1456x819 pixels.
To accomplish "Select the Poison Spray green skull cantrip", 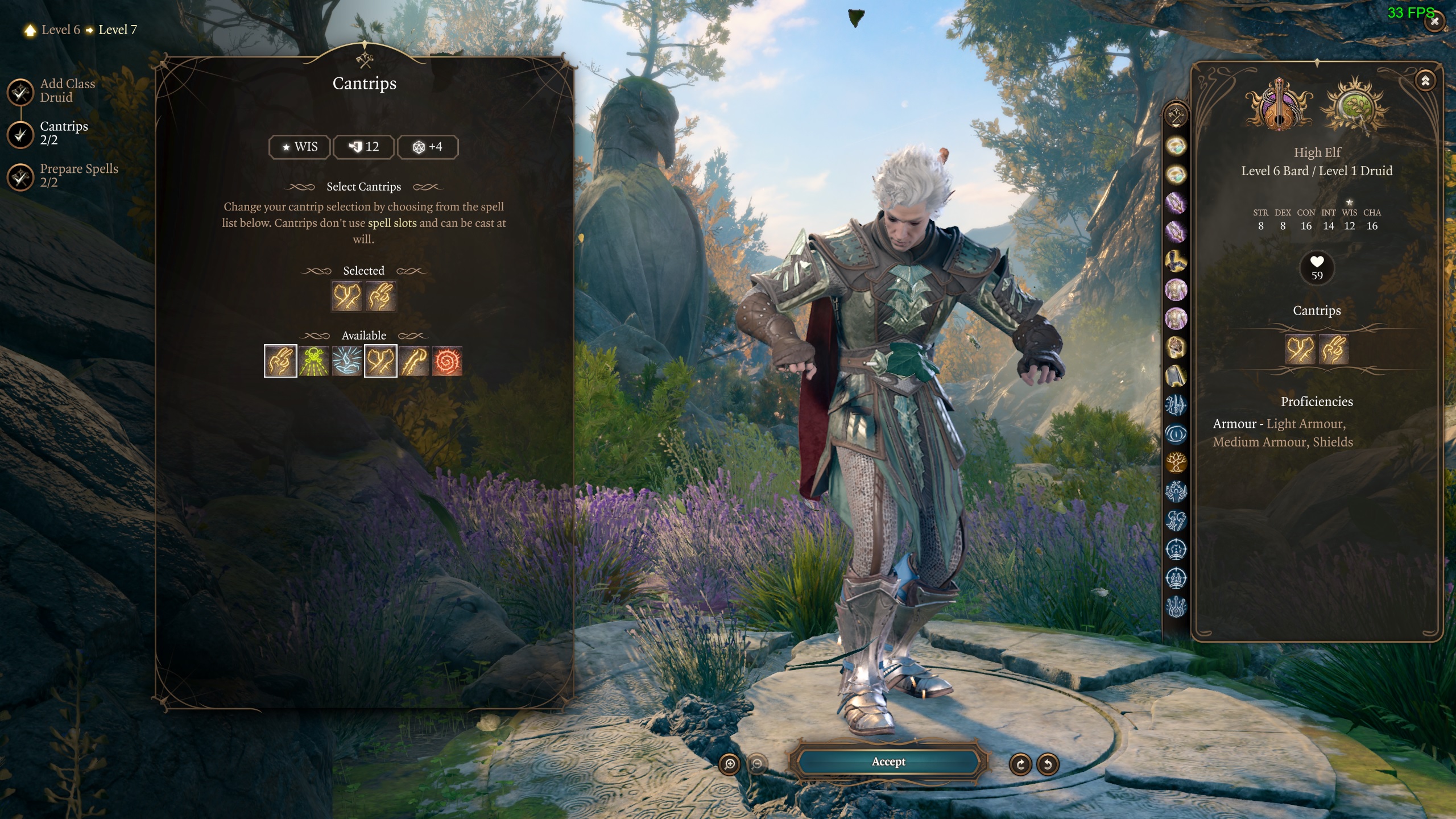I will click(x=313, y=361).
